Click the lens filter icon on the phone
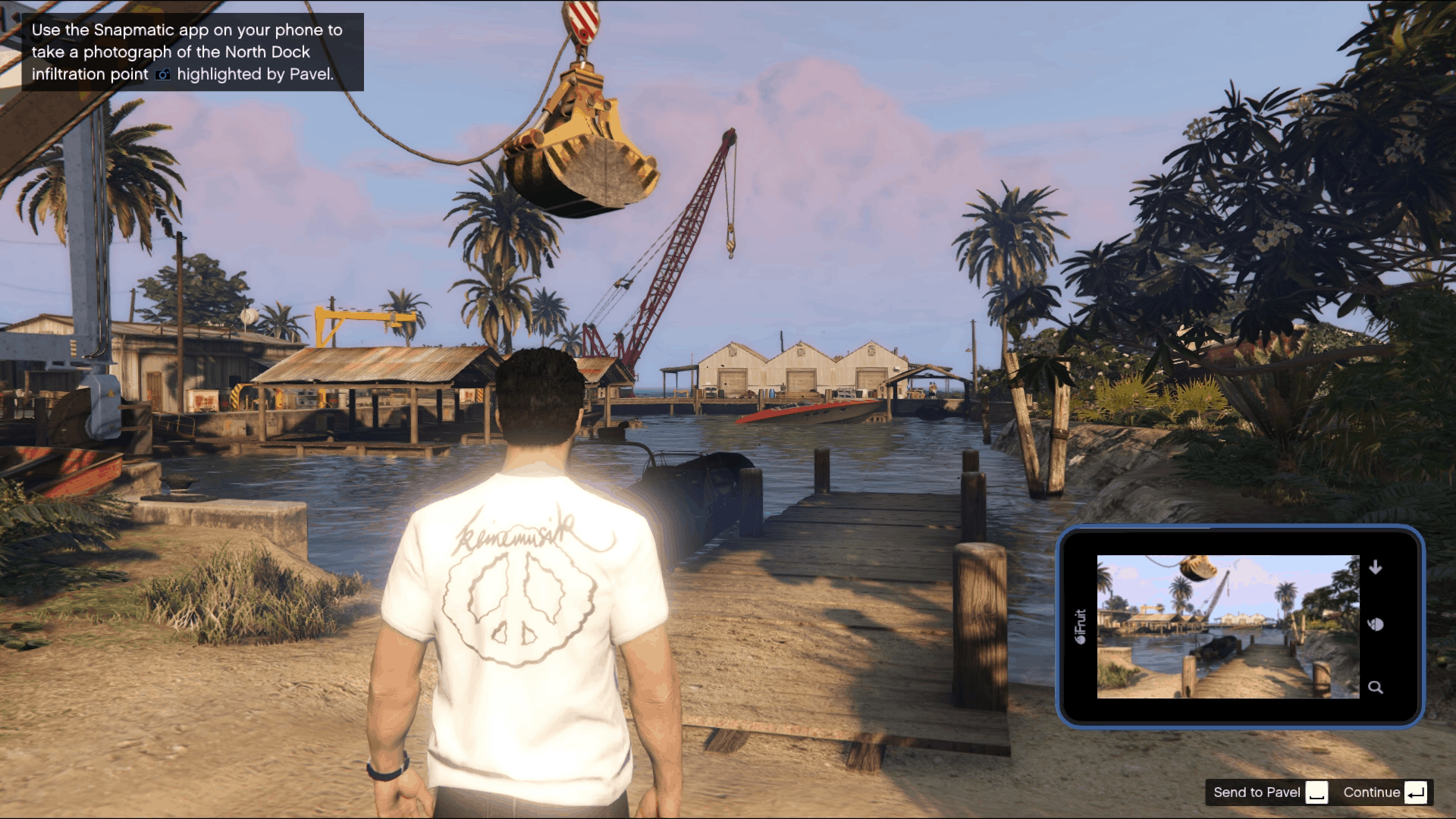This screenshot has width=1456, height=819. click(x=1376, y=626)
